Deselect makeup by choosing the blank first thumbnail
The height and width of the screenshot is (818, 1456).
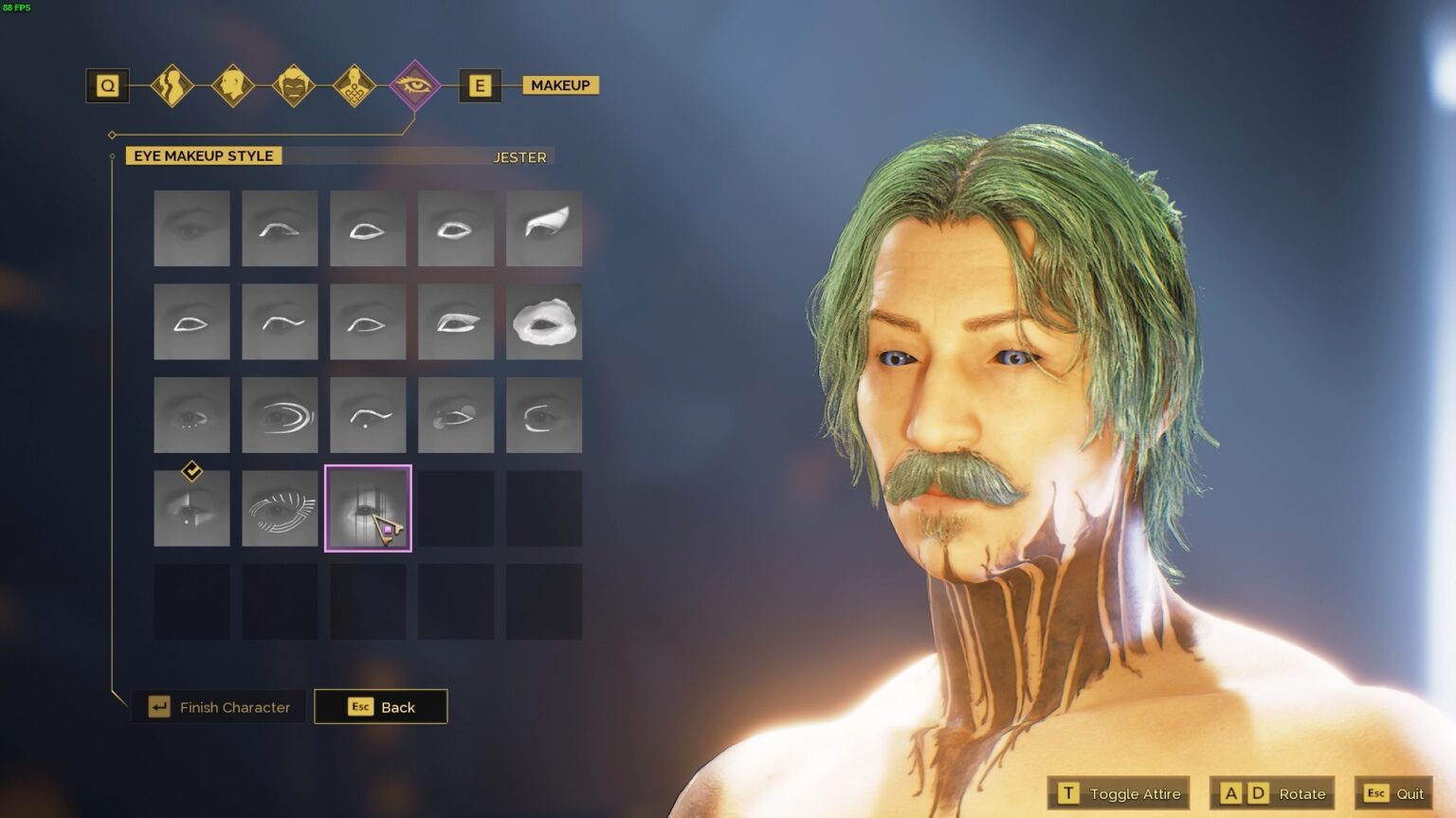191,227
